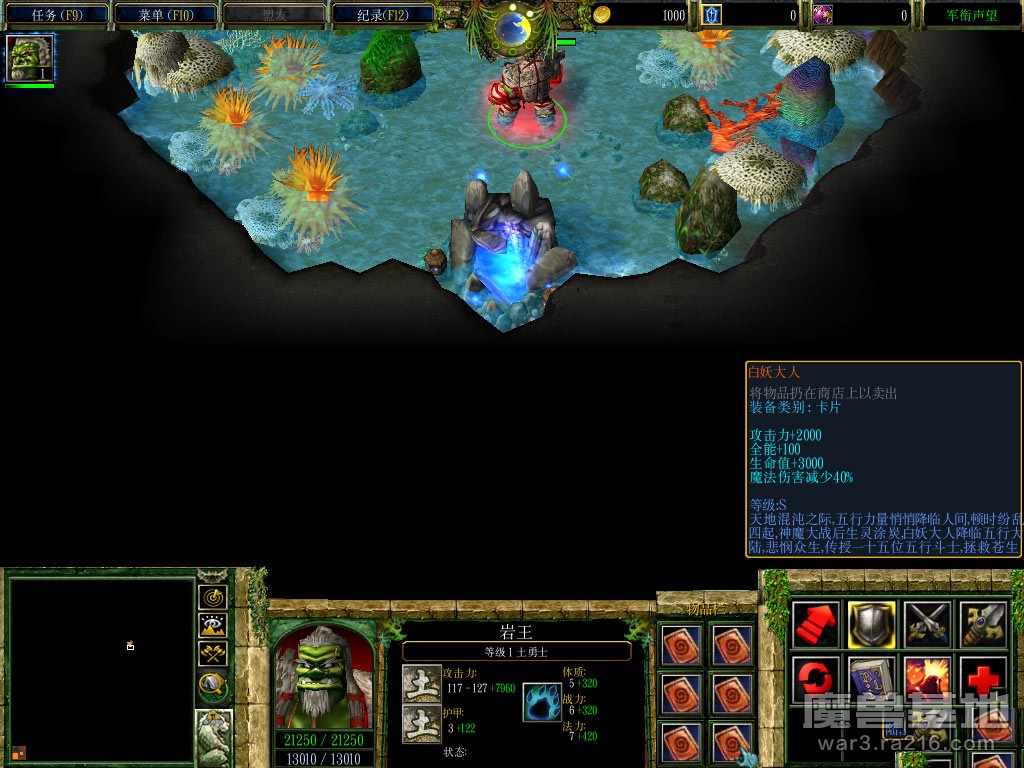
Task: Click the hero portrait of 岩王
Action: click(322, 676)
